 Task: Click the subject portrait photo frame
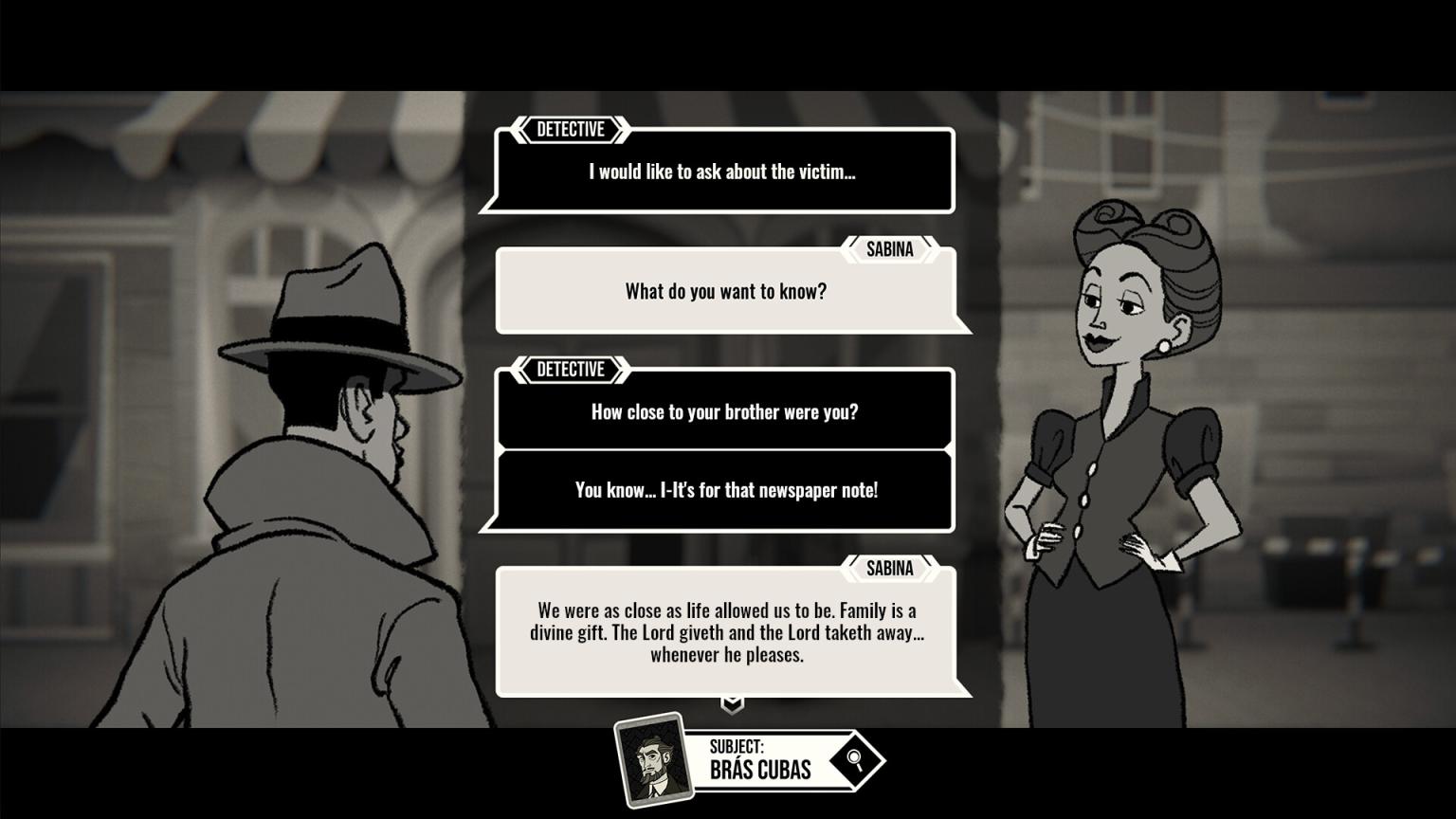(x=653, y=759)
